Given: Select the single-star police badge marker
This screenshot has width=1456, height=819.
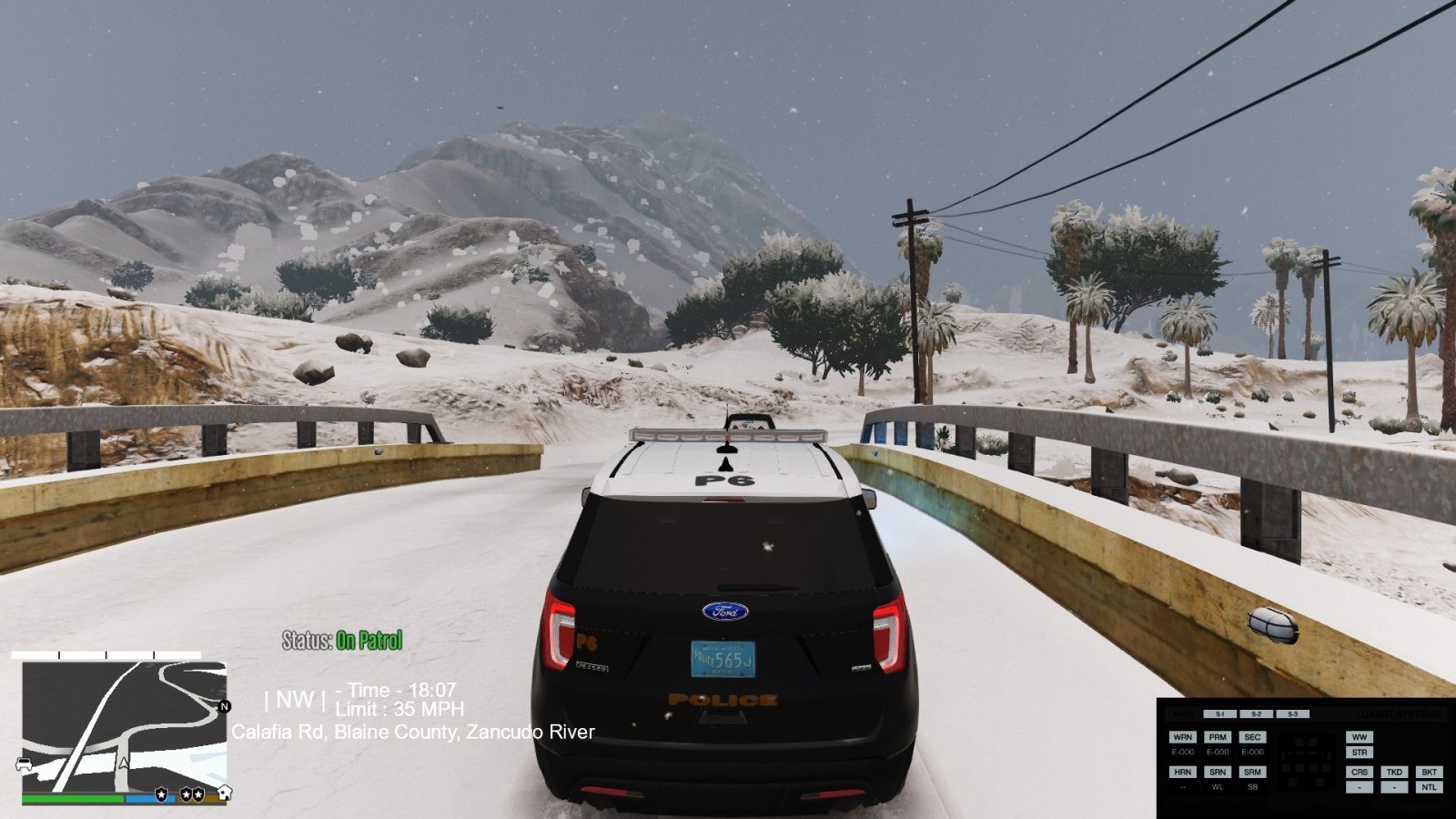Looking at the screenshot, I should coord(161,794).
